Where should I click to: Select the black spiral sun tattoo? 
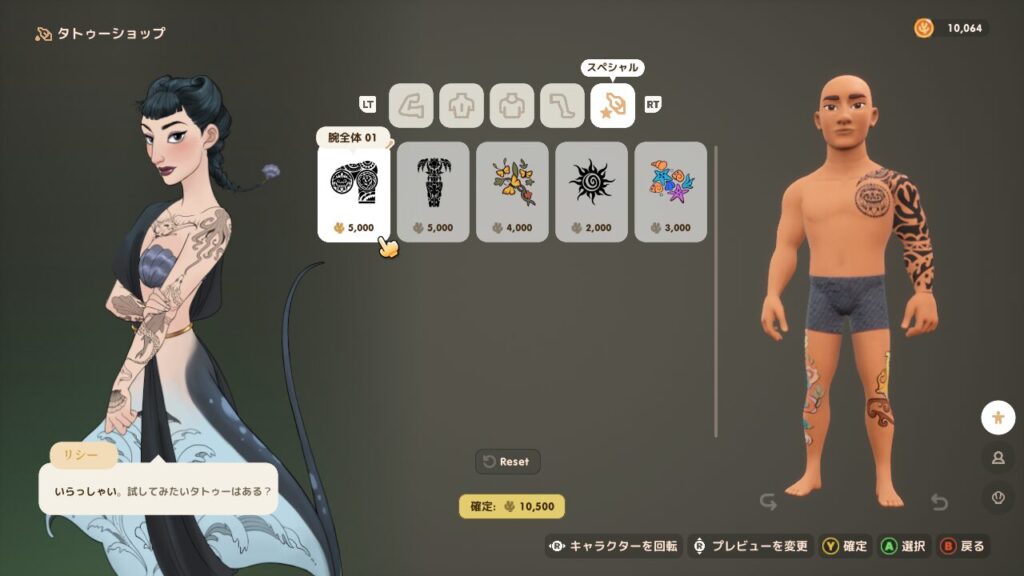pyautogui.click(x=591, y=191)
